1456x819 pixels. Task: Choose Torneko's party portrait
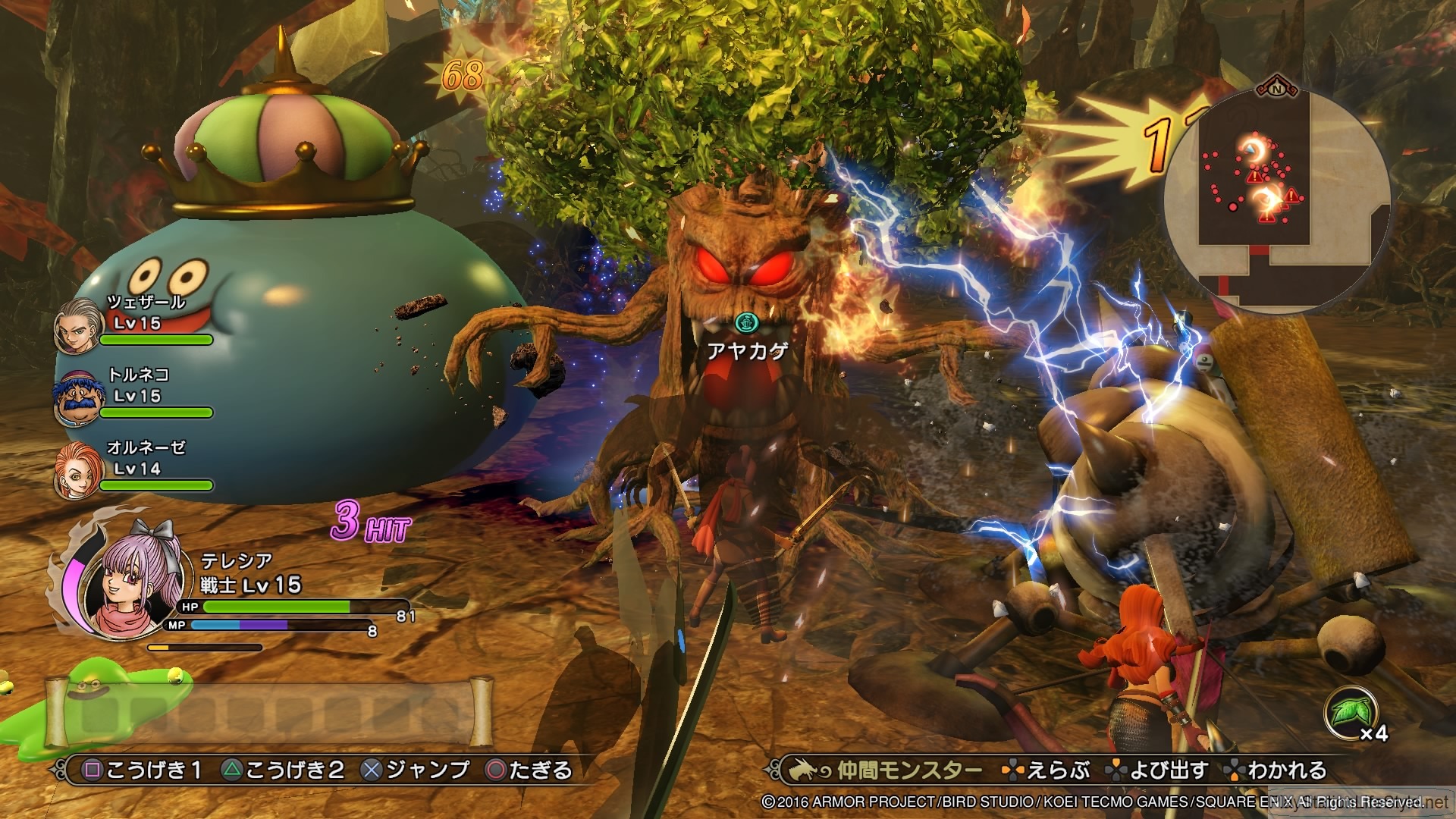78,400
